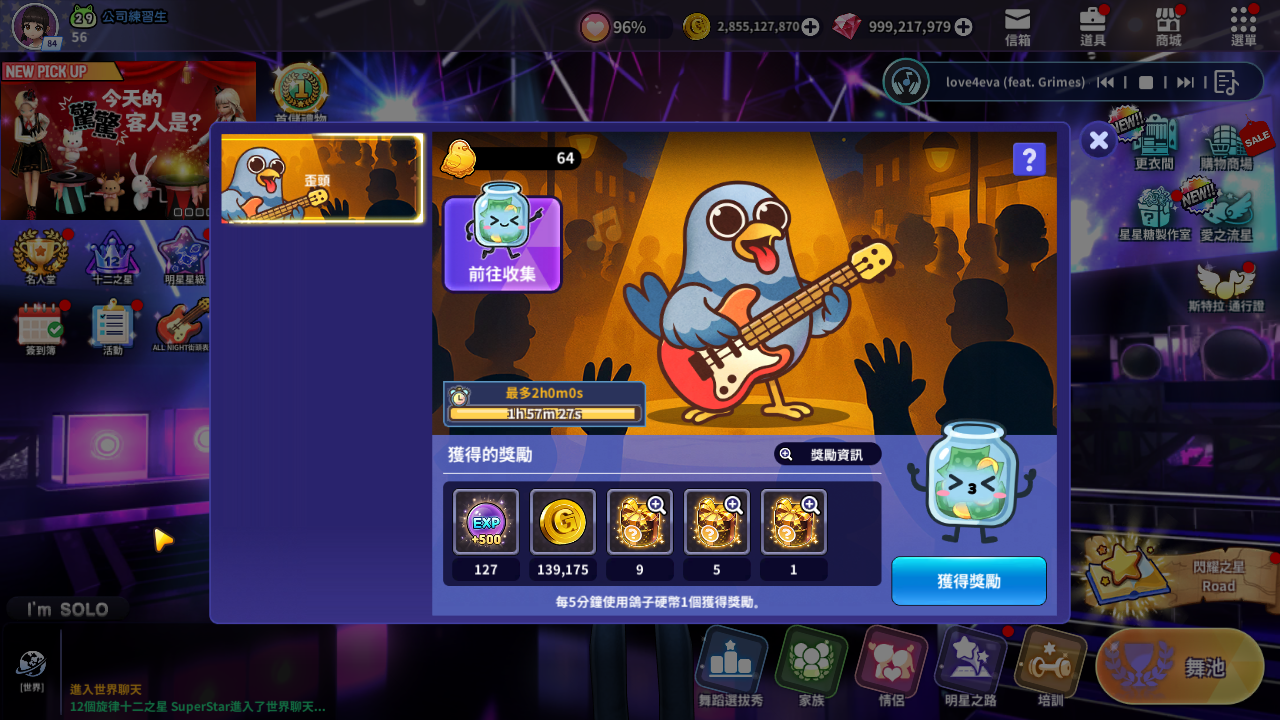The height and width of the screenshot is (720, 1280).
Task: Skip to next music track
Action: click(1185, 82)
